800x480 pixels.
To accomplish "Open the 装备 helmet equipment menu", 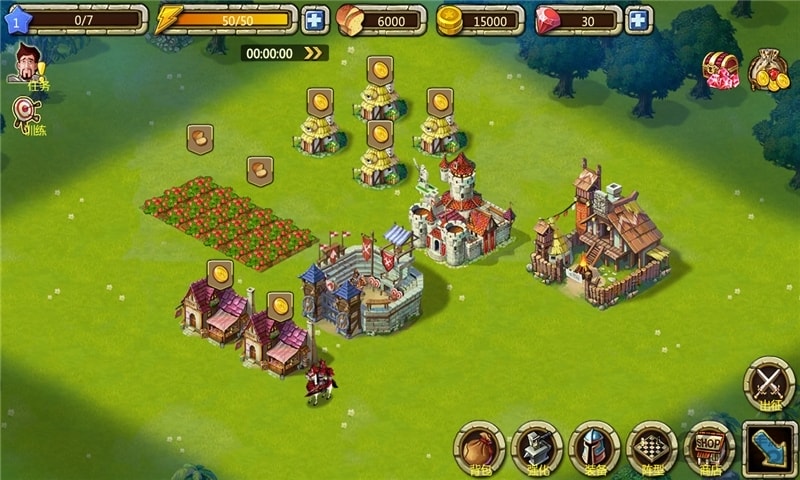I will click(x=595, y=446).
